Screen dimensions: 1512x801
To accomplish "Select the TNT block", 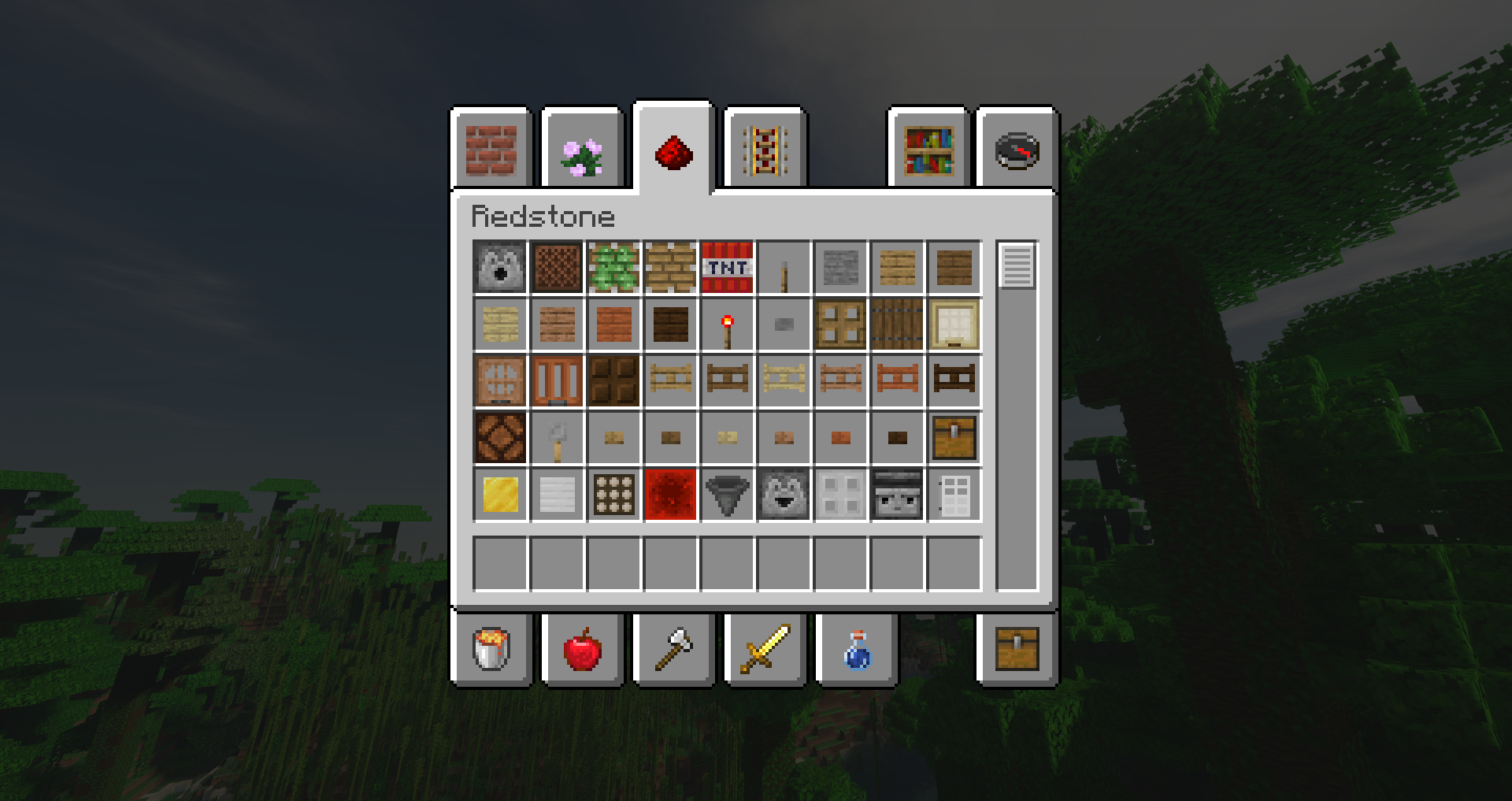I will tap(727, 268).
